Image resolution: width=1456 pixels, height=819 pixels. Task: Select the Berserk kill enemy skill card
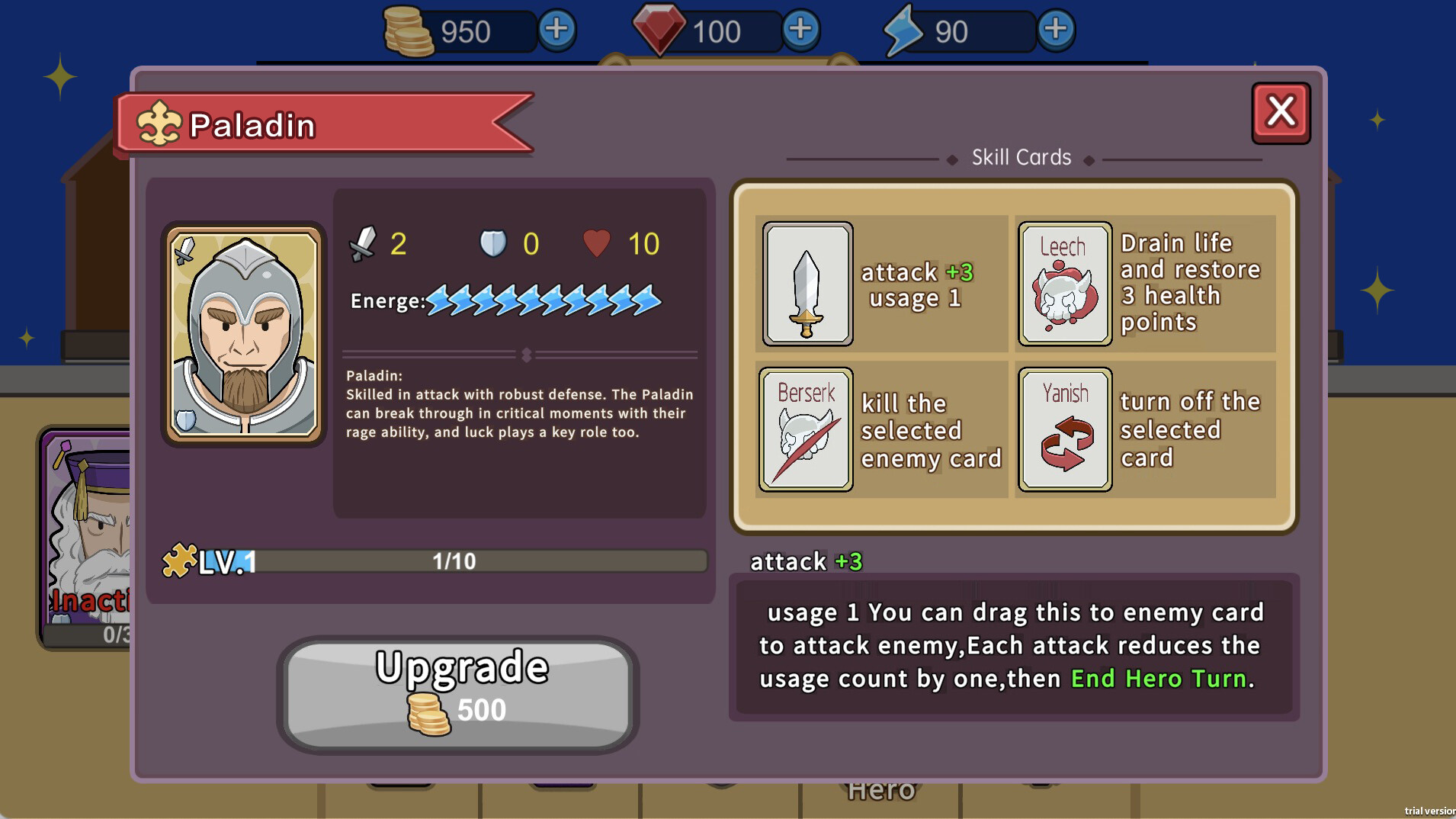[x=805, y=429]
